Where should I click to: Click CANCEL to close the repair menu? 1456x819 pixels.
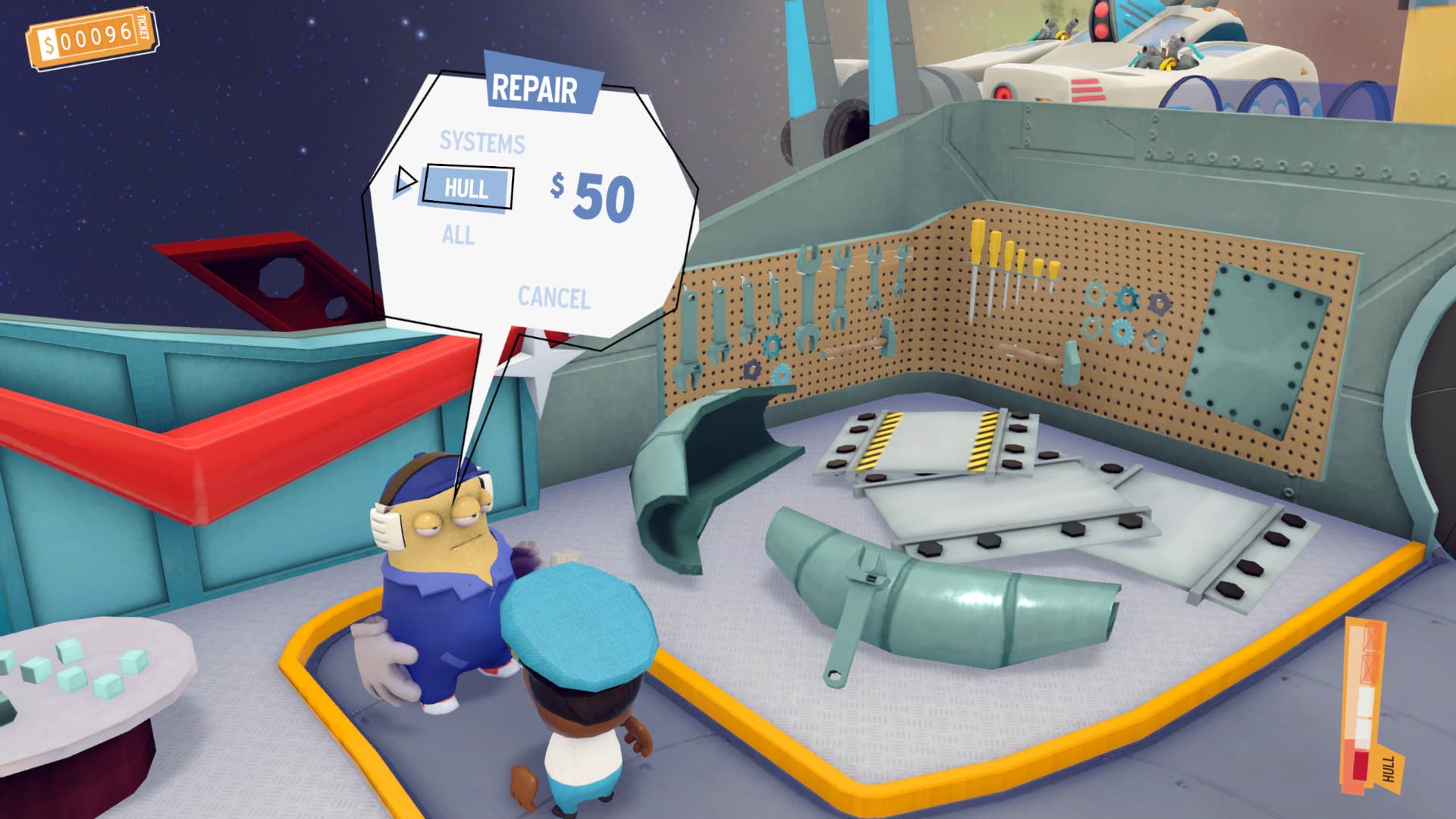click(554, 298)
